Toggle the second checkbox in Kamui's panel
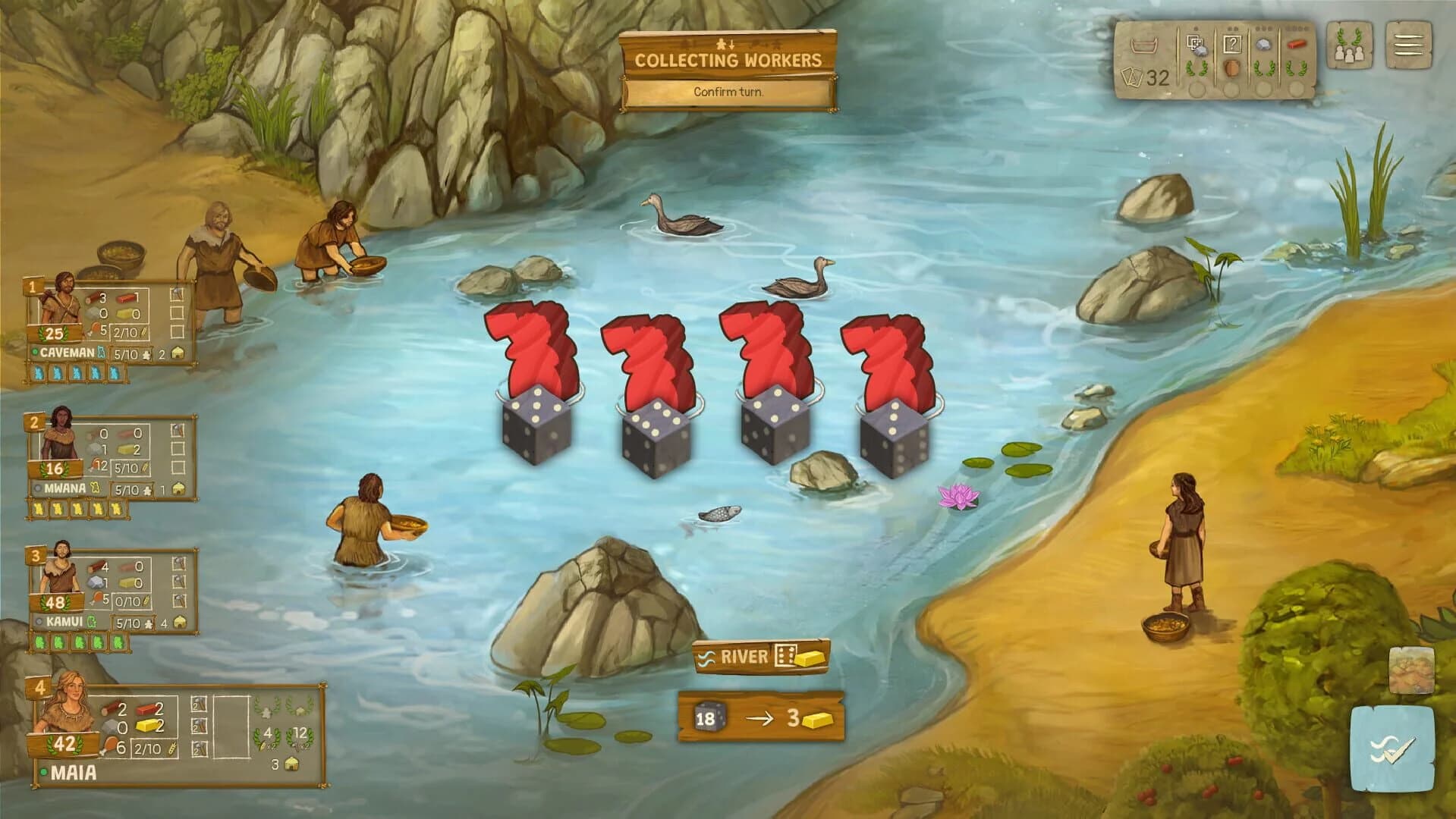This screenshot has height=819, width=1456. click(178, 579)
